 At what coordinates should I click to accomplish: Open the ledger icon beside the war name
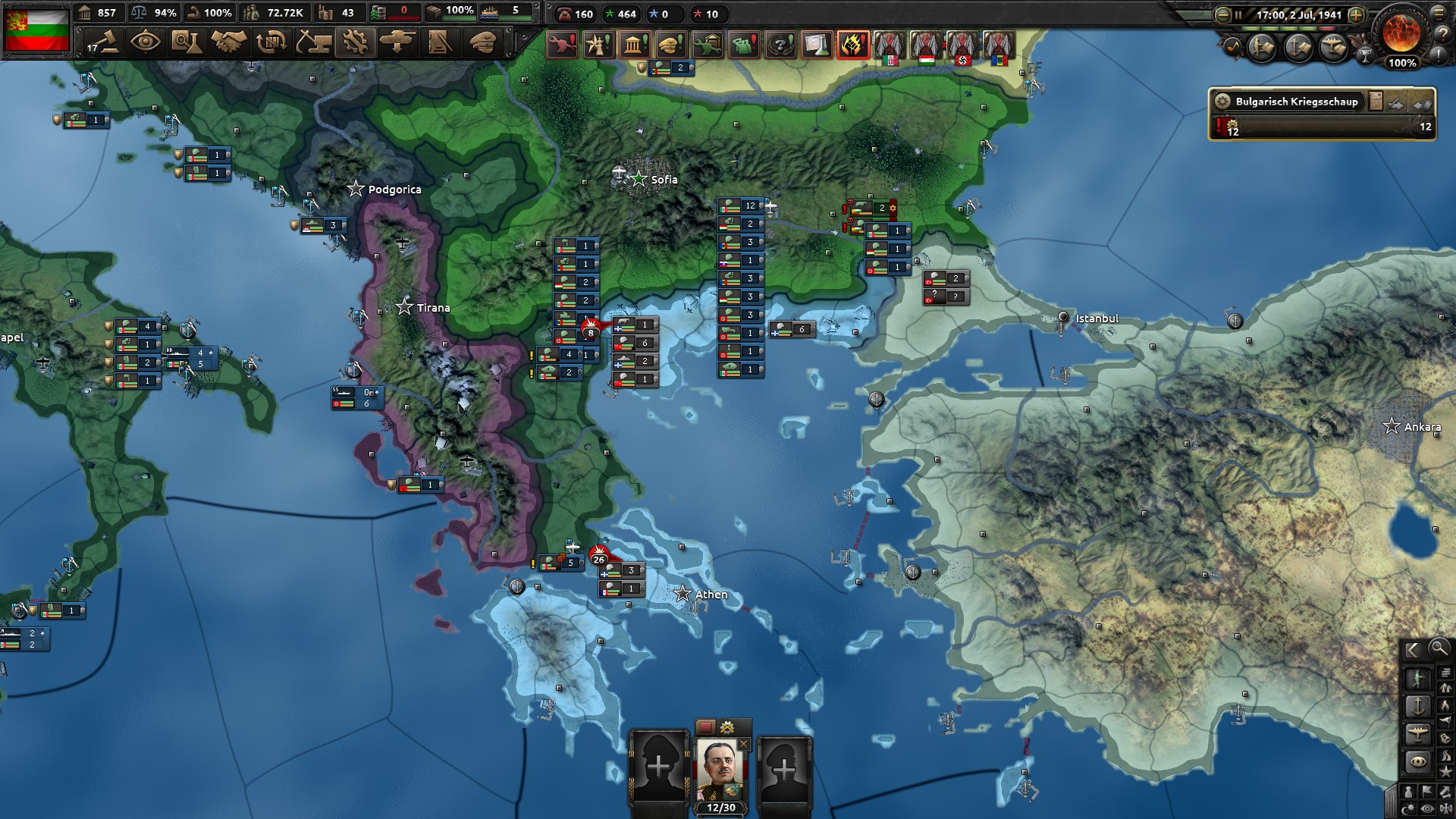click(1374, 102)
